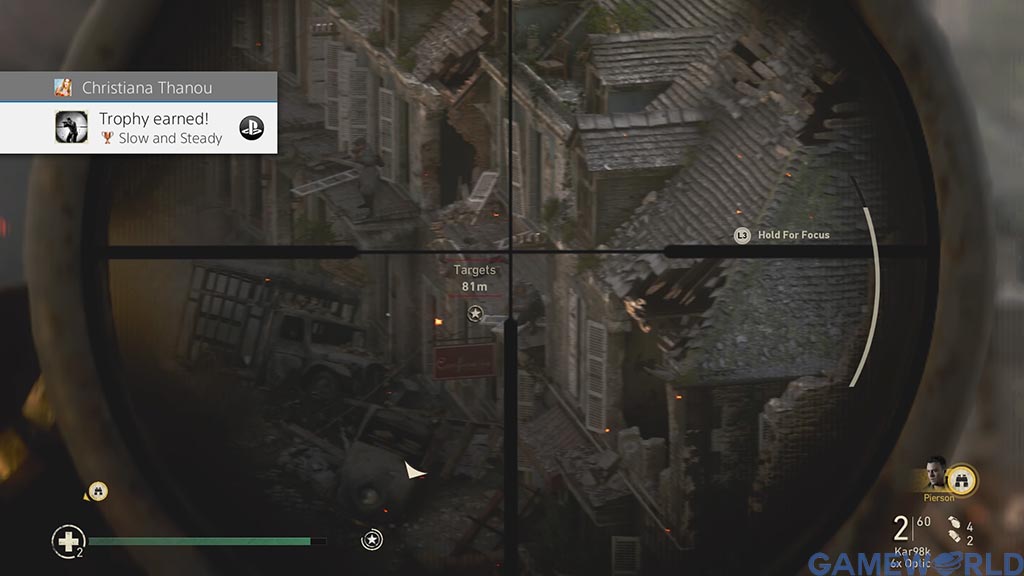This screenshot has width=1024, height=576.
Task: Click the binoculars waypoint marker icon
Action: tap(97, 491)
